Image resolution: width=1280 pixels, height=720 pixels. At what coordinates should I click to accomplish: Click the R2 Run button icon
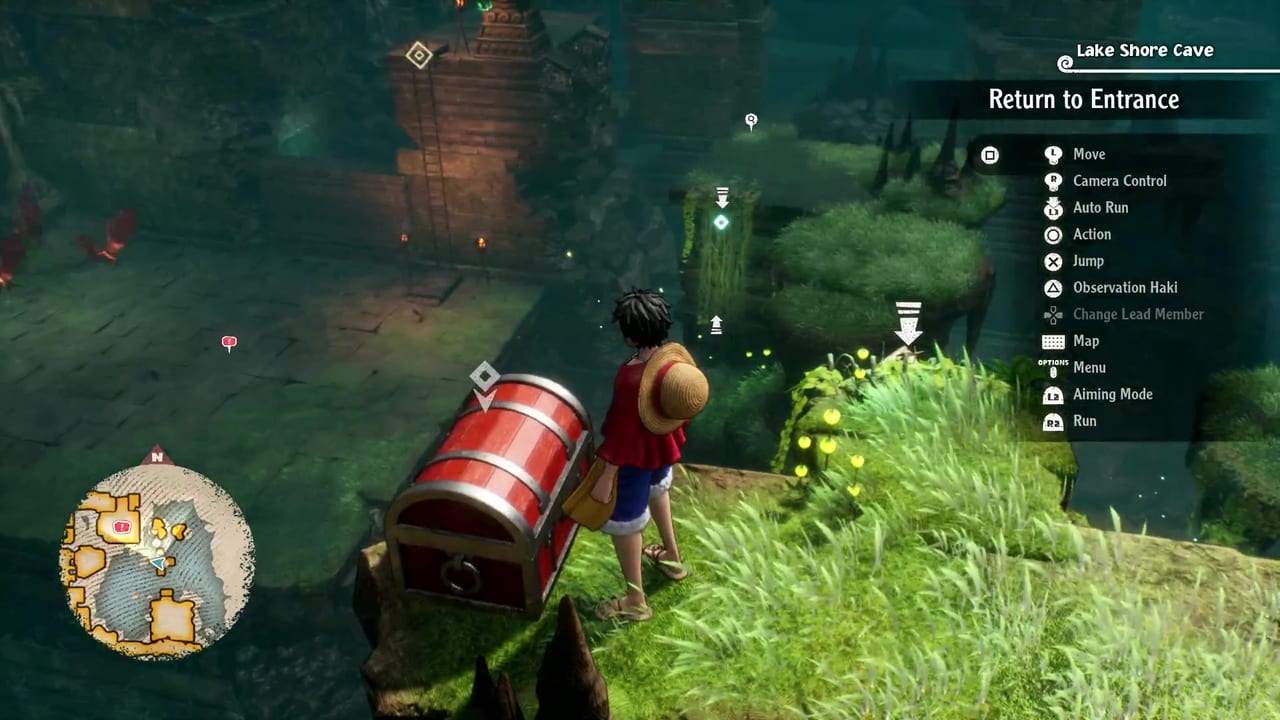tap(1053, 421)
